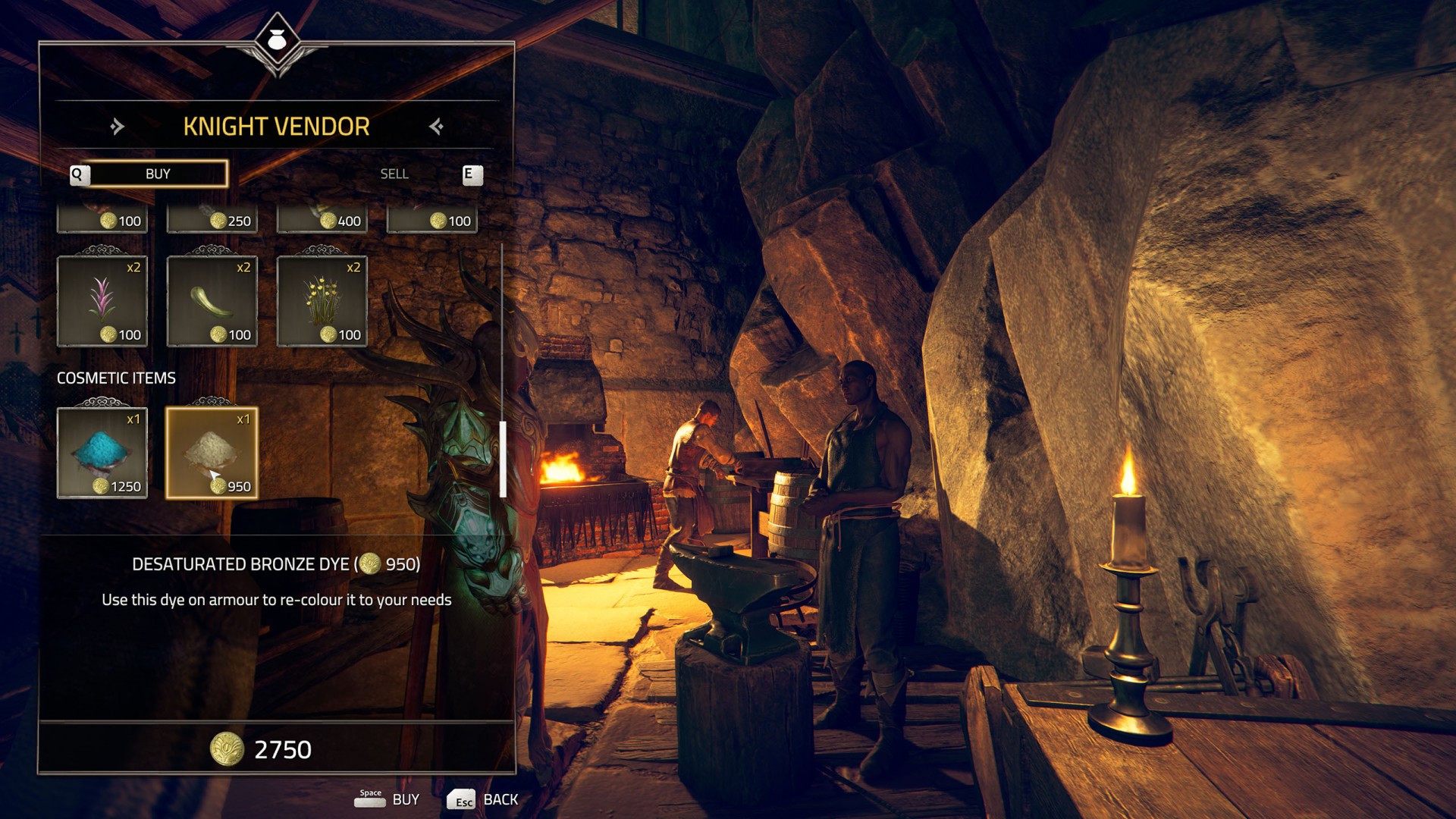Select the Desaturated Bronze Dye slot
This screenshot has width=1456, height=819.
(x=212, y=453)
